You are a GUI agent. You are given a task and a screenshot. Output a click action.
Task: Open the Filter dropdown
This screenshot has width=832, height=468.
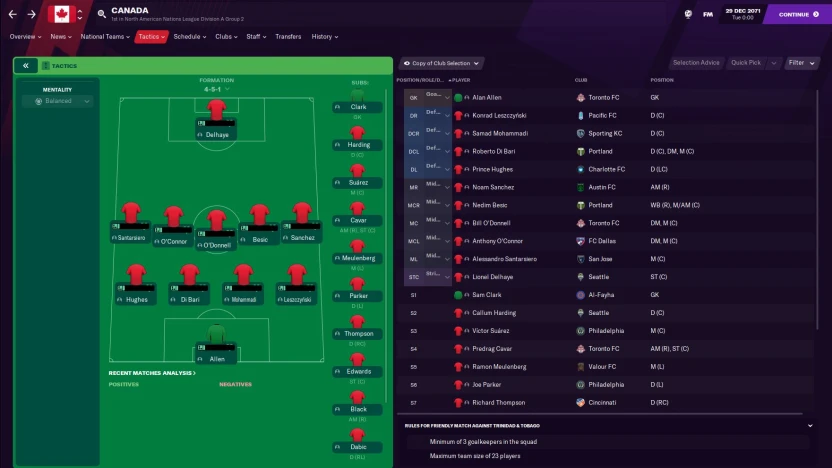801,63
